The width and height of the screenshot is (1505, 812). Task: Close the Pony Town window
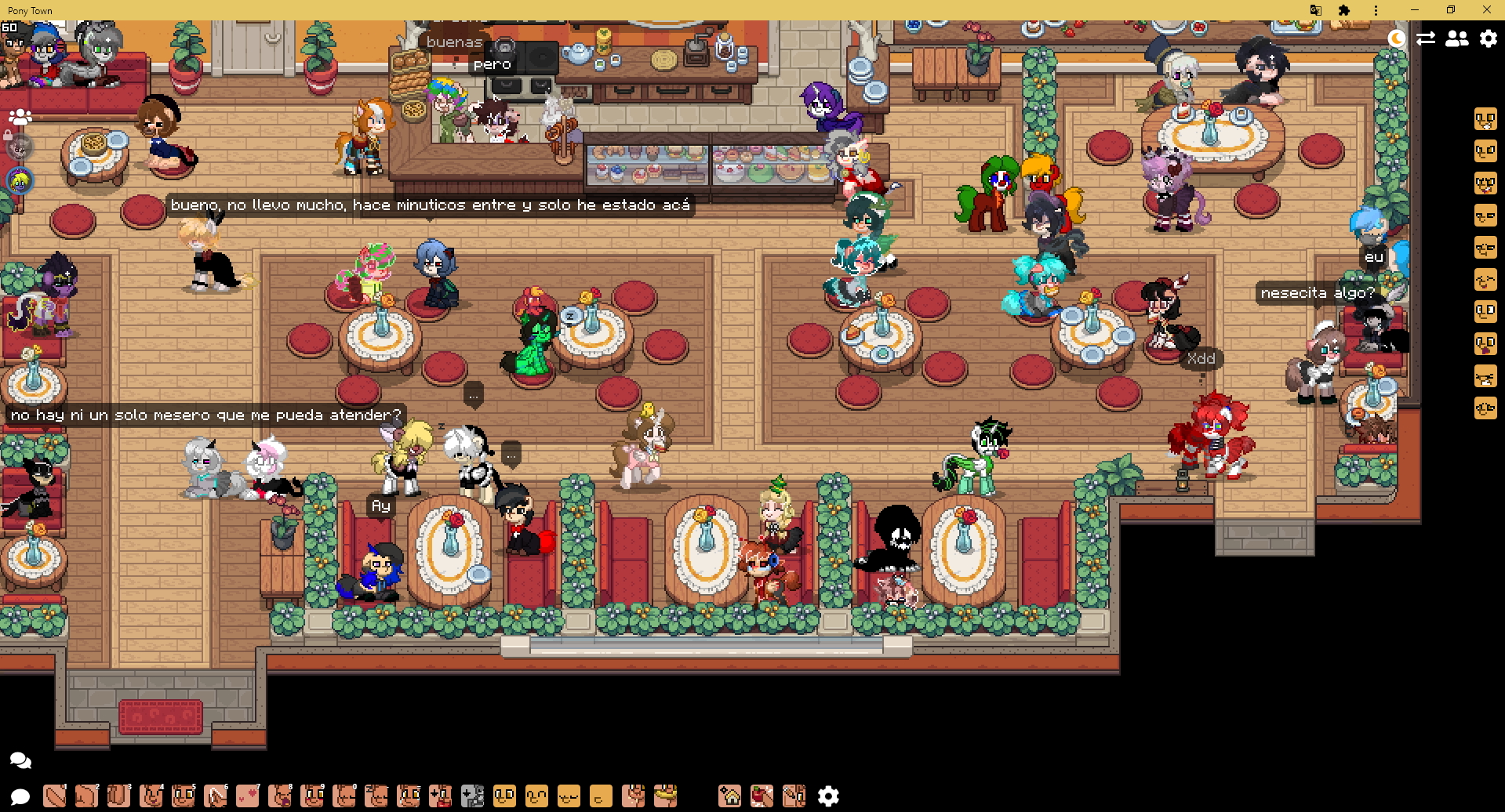tap(1487, 10)
